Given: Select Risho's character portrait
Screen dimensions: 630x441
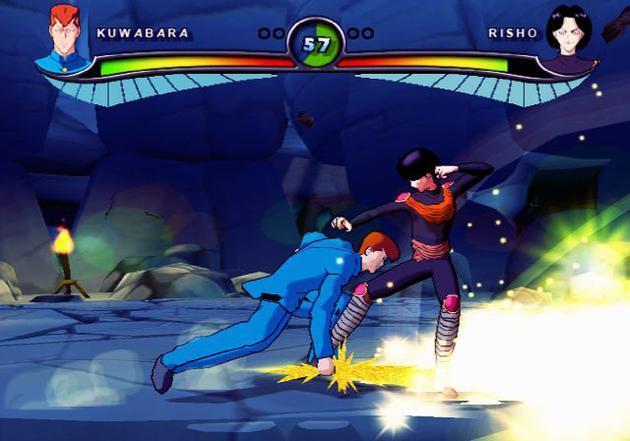Looking at the screenshot, I should click(x=567, y=38).
